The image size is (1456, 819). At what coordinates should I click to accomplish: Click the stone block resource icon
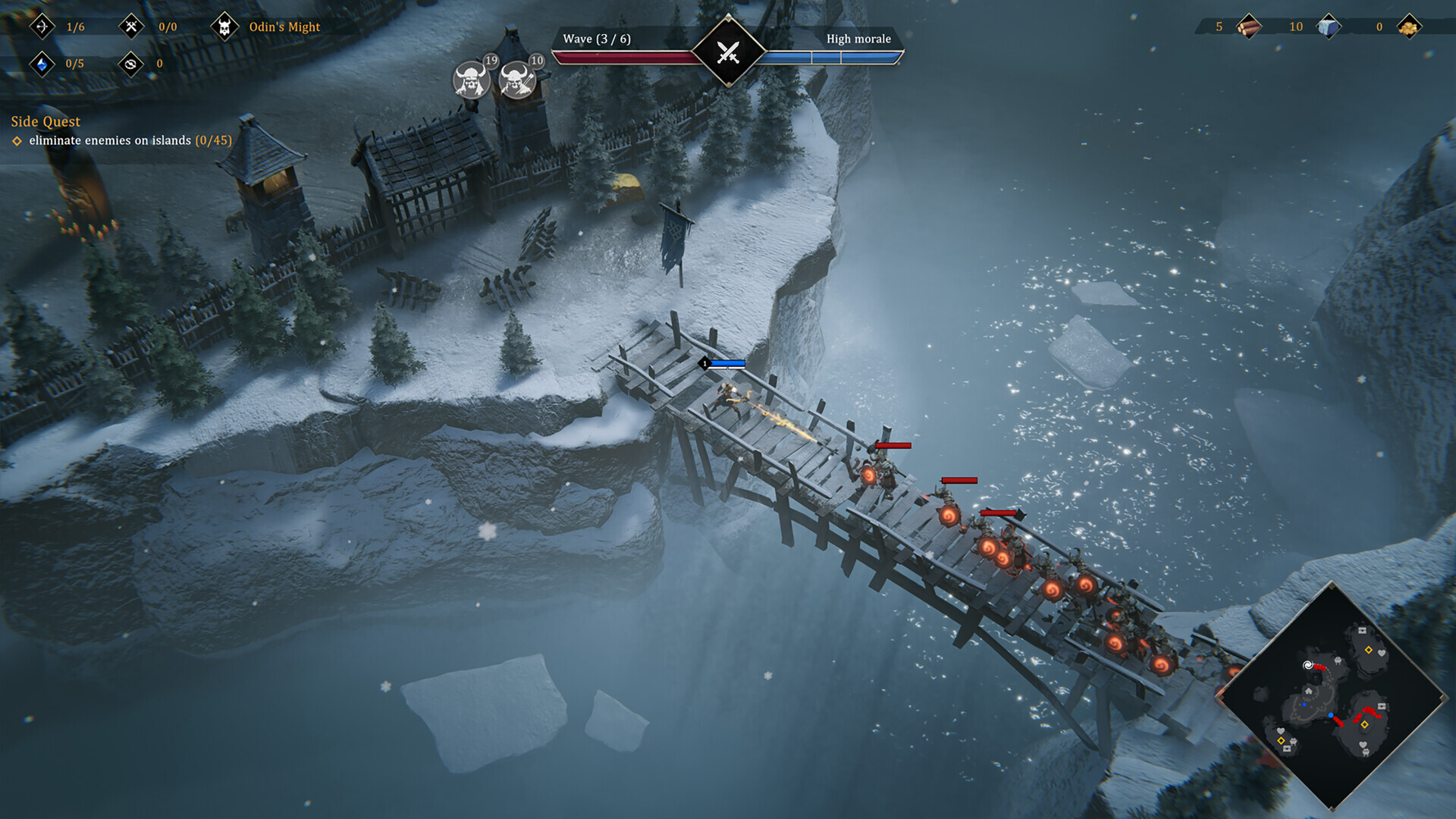1328,27
